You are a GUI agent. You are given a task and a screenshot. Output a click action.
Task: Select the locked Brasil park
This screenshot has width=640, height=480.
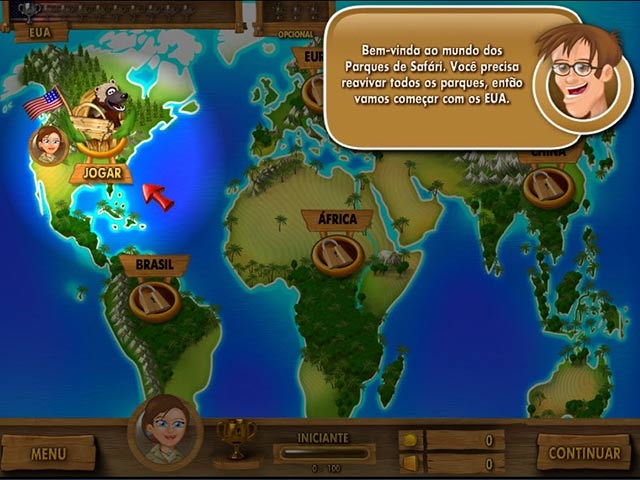154,299
